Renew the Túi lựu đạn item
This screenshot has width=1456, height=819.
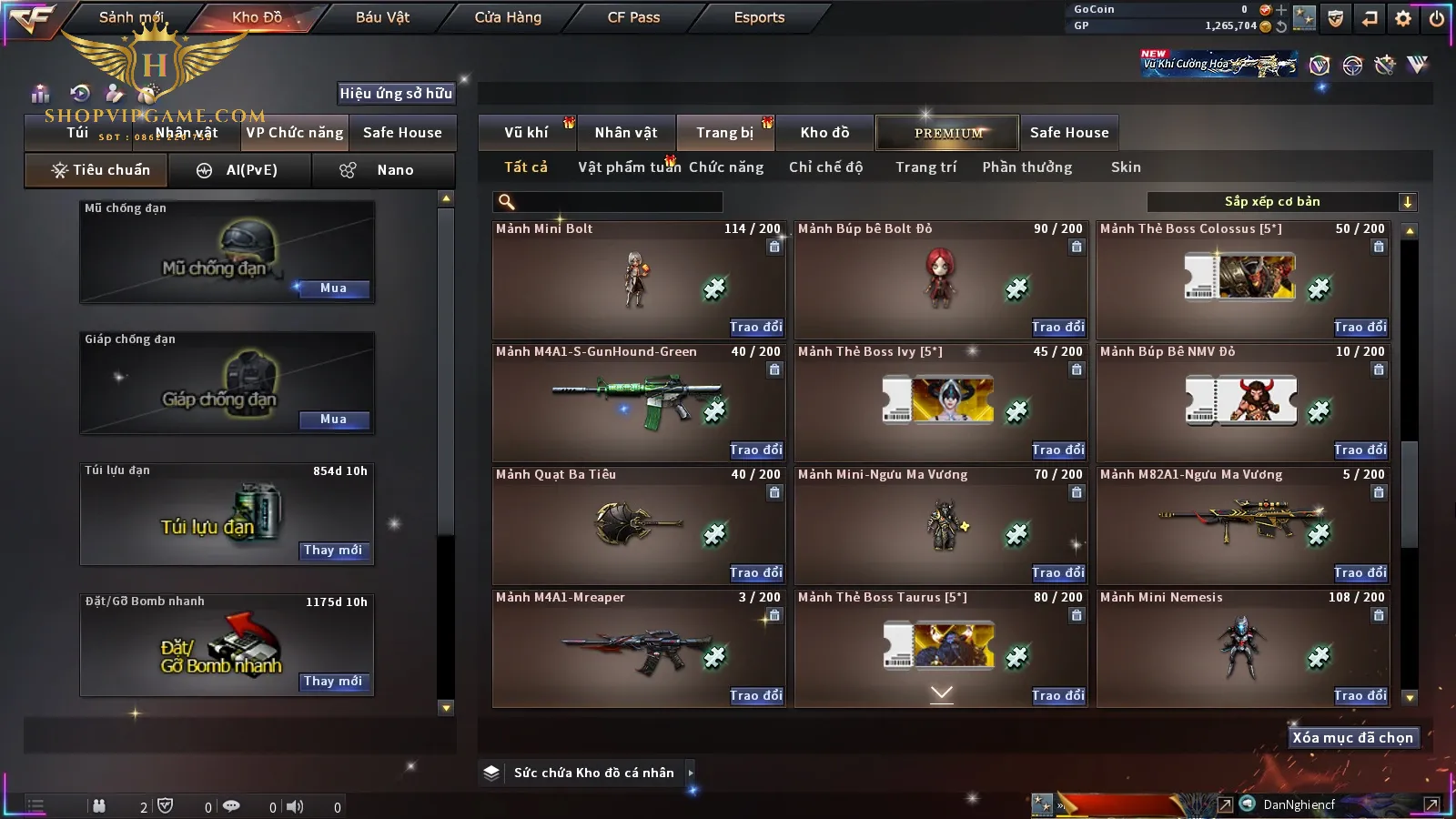333,551
